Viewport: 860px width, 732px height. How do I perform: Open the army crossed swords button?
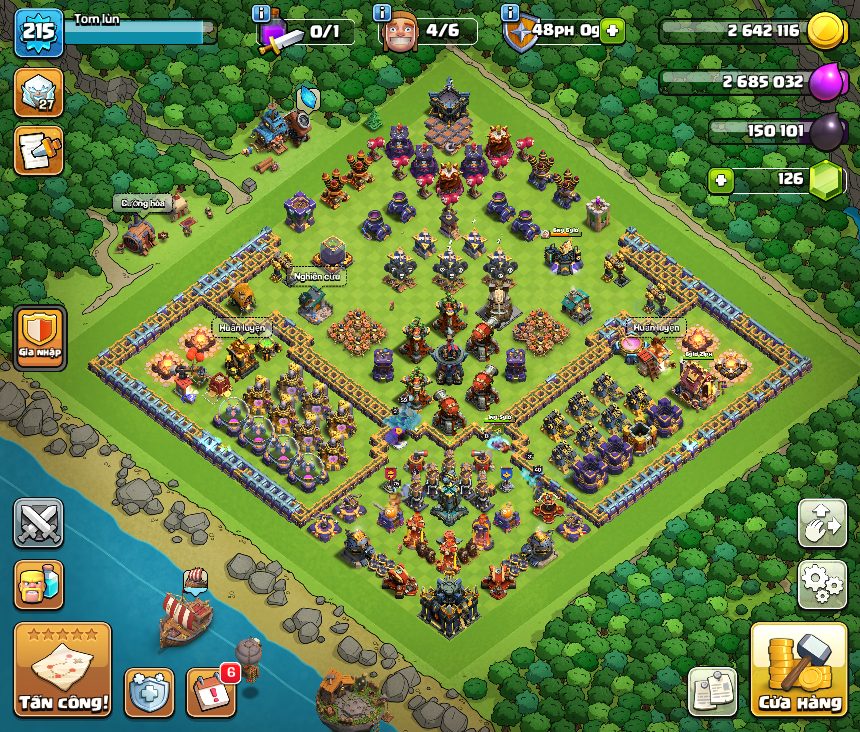point(38,523)
